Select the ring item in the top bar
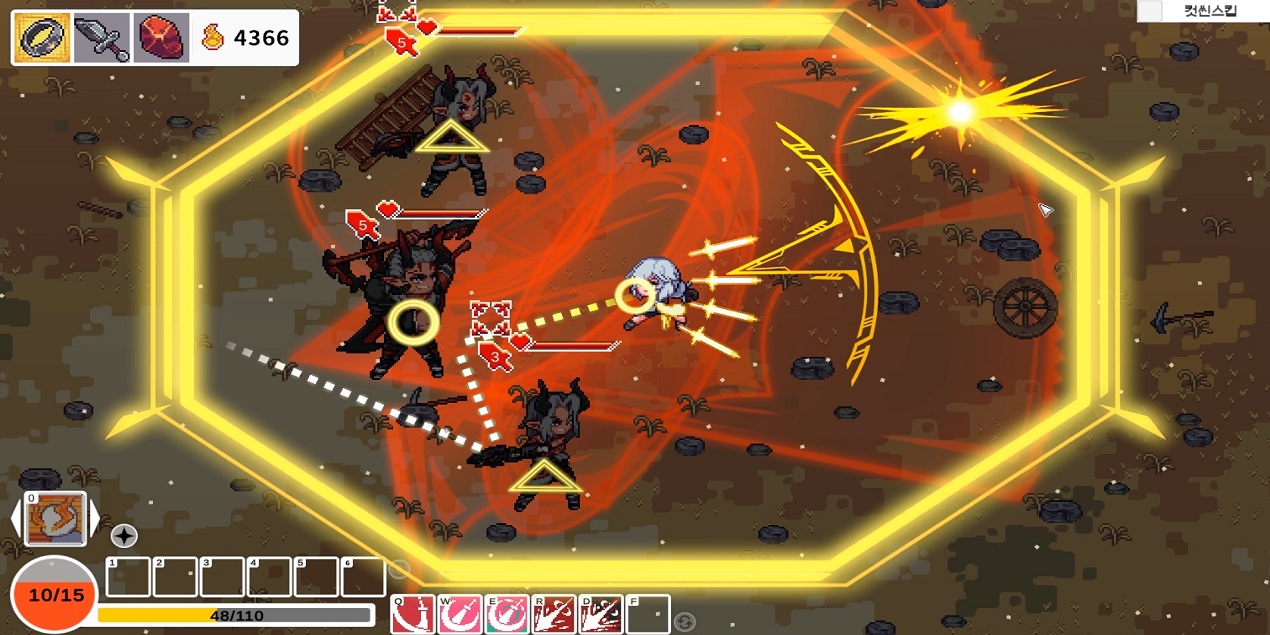The image size is (1270, 635). click(42, 38)
